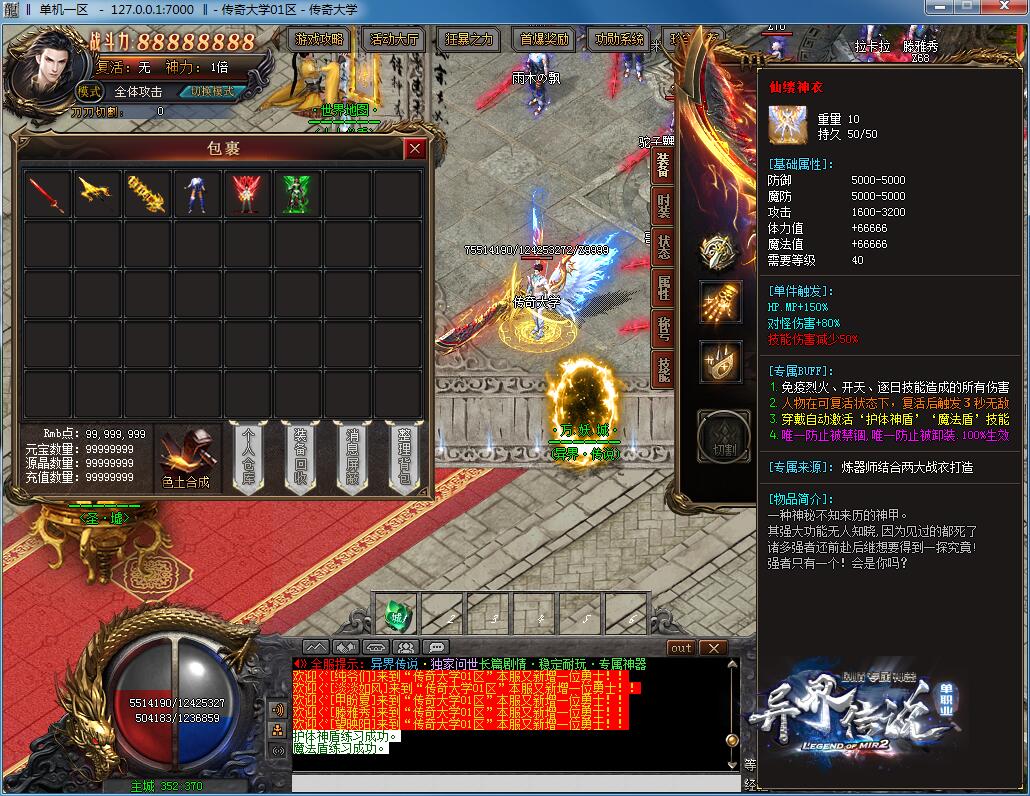The width and height of the screenshot is (1030, 796).
Task: Open the 狂暴之力 menu button
Action: [x=469, y=40]
